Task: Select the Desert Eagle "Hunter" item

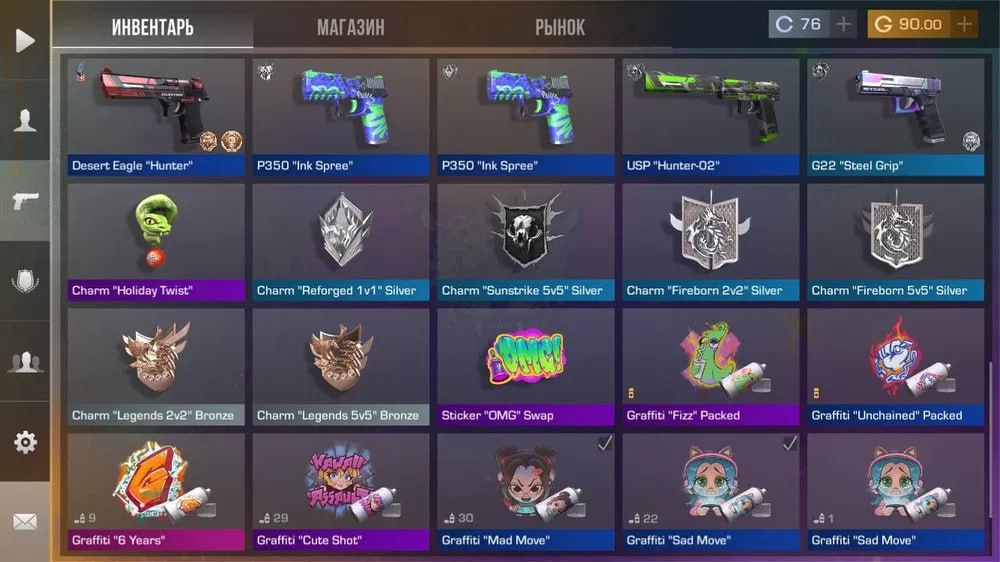Action: (x=156, y=117)
